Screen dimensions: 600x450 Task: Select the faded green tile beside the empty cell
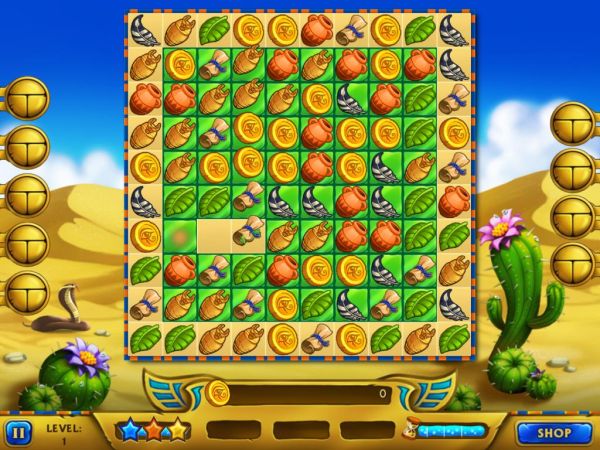(x=179, y=236)
